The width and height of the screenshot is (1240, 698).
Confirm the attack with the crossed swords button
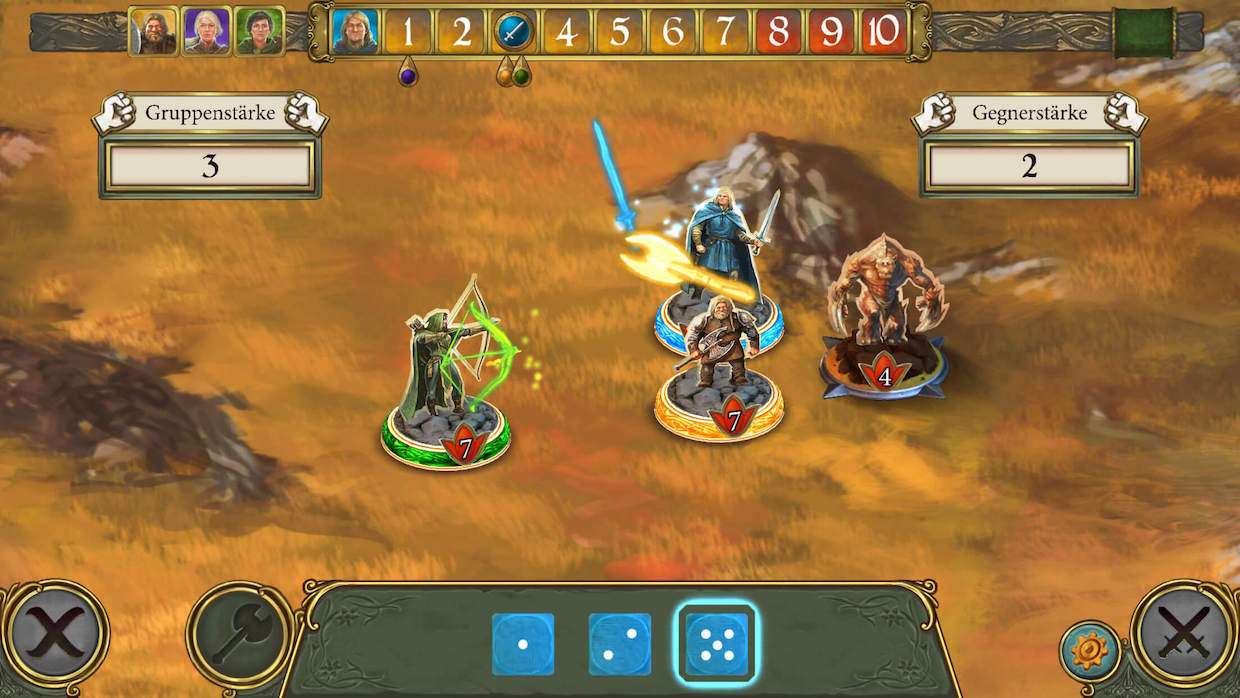point(1184,634)
